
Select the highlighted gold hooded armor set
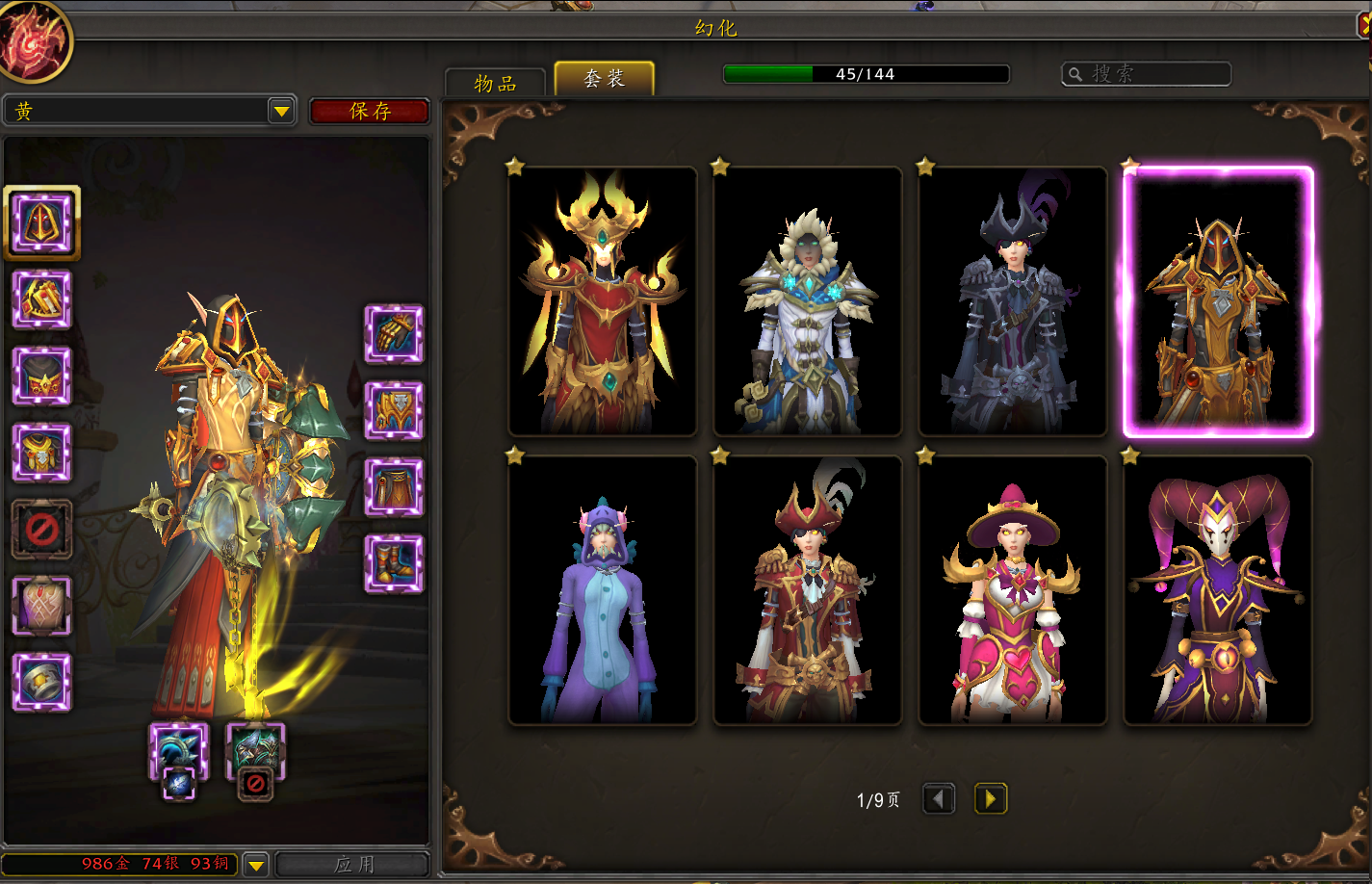pos(1218,300)
